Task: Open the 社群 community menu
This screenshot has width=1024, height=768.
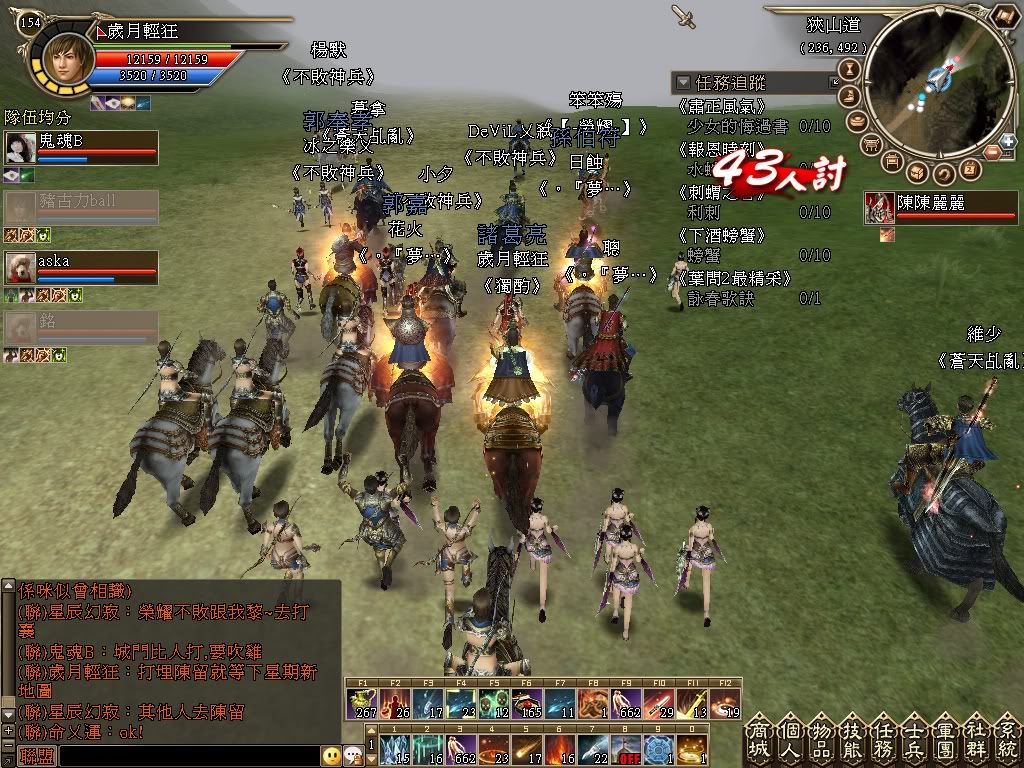Action: click(x=977, y=741)
